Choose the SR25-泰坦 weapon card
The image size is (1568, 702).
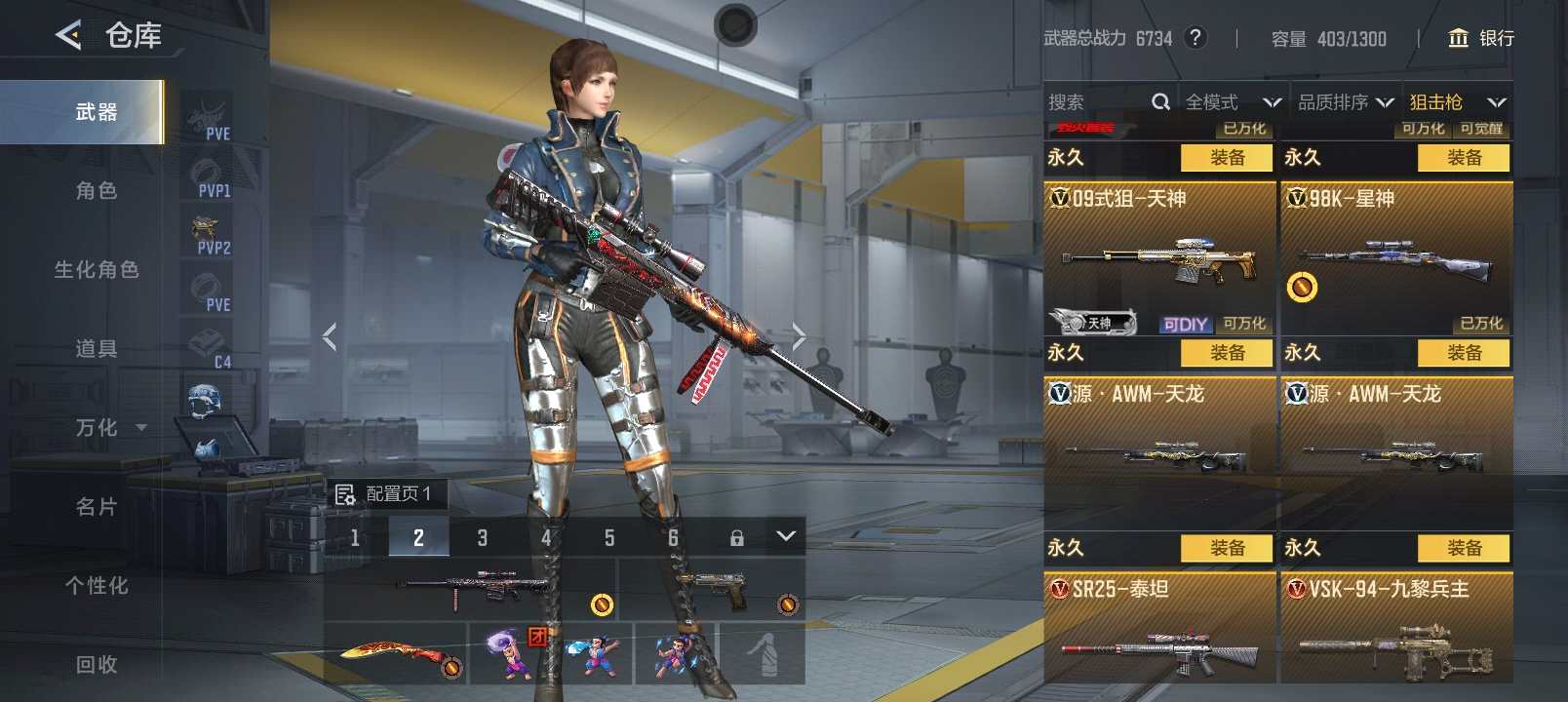1159,629
